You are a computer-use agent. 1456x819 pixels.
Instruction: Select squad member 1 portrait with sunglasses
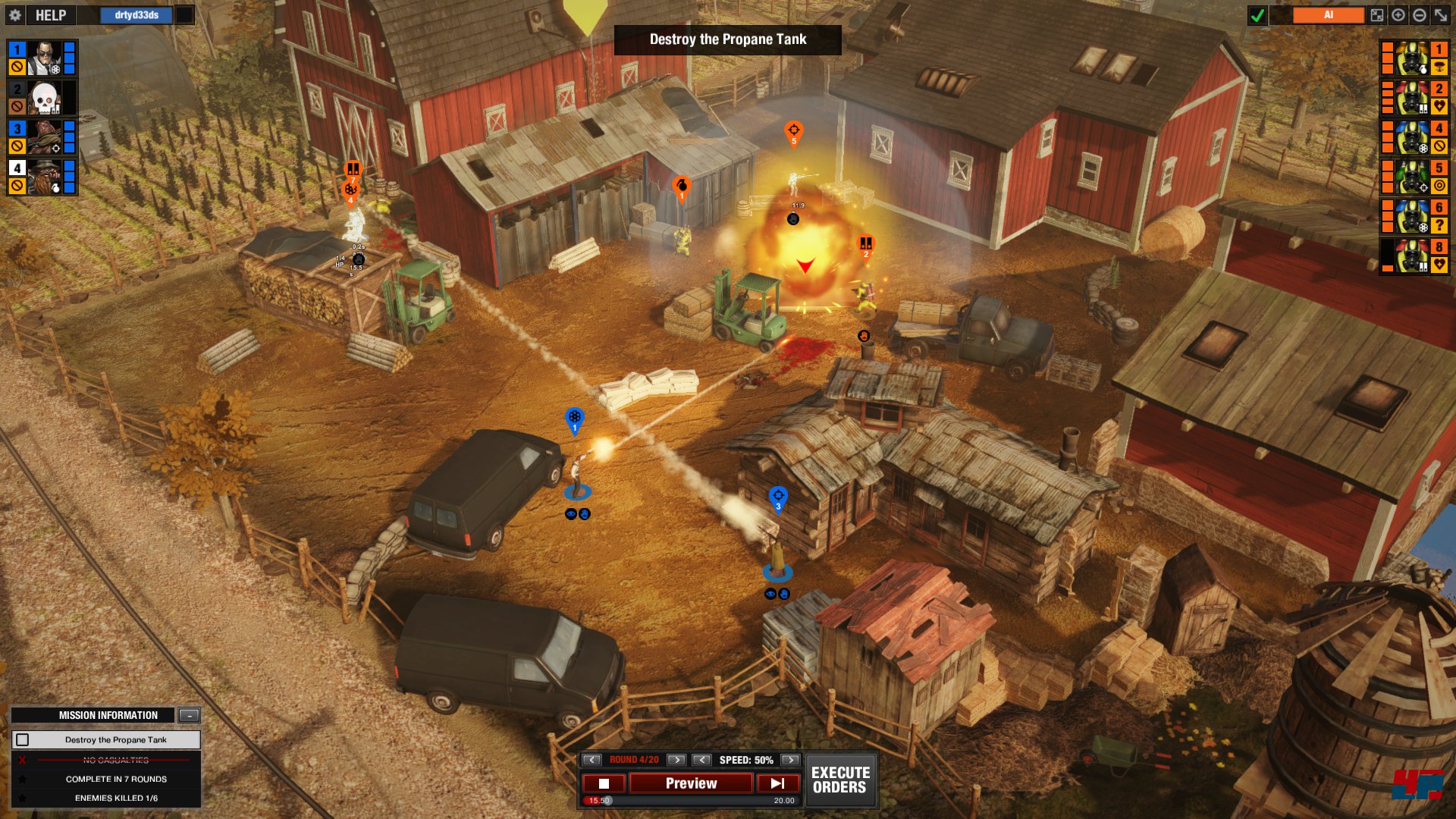click(x=45, y=58)
